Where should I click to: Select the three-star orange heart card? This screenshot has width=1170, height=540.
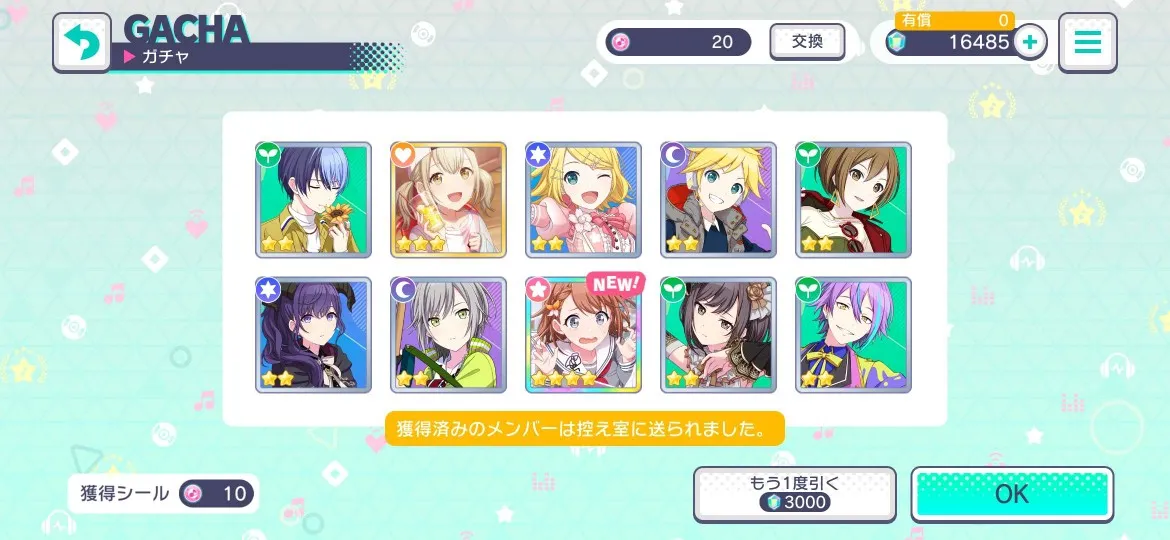(x=448, y=200)
